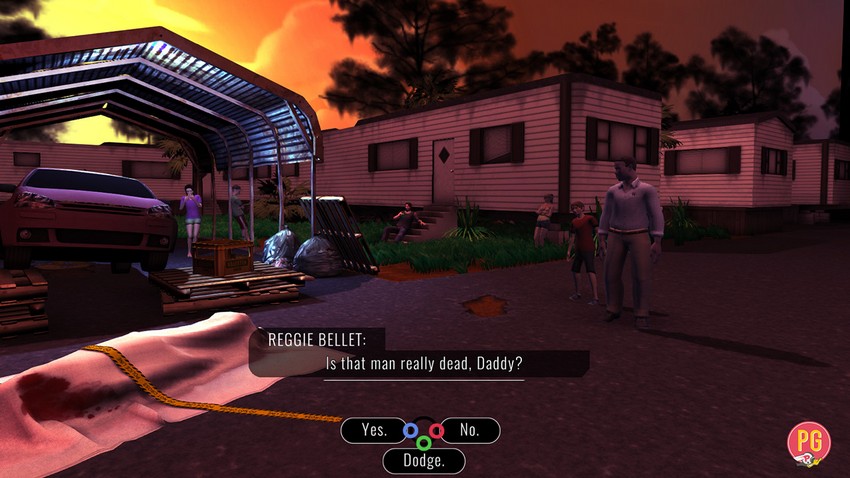850x478 pixels.
Task: Select the "Dodge." response option
Action: (423, 461)
